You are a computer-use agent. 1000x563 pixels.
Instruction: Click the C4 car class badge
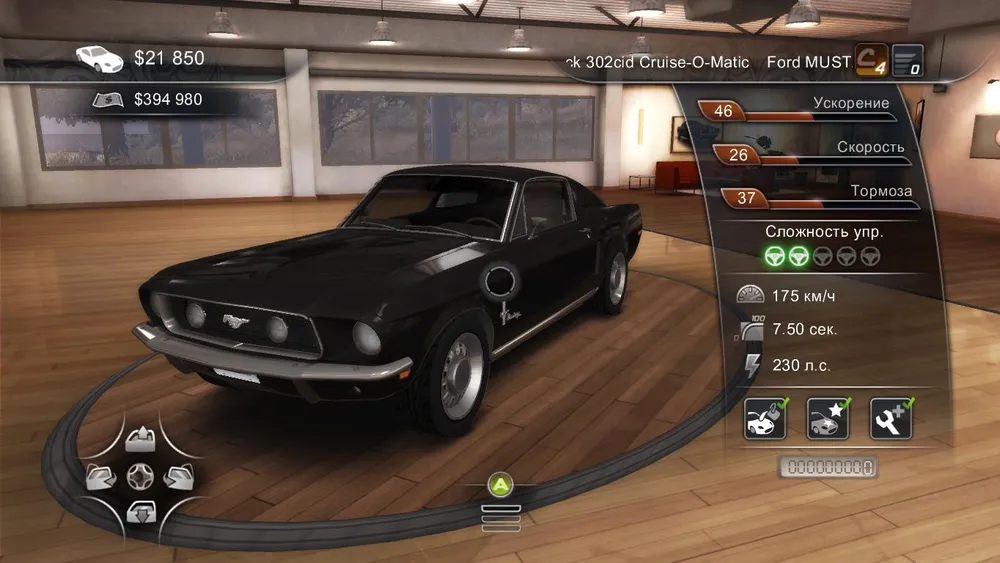[x=871, y=61]
